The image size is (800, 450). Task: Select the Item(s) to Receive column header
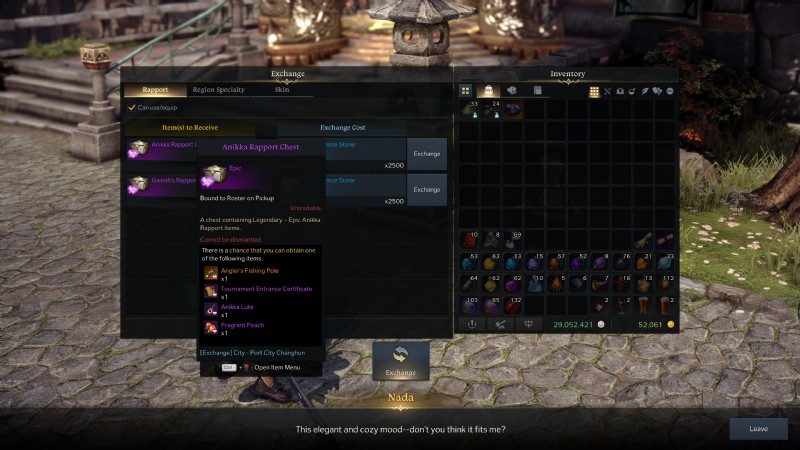click(x=190, y=128)
